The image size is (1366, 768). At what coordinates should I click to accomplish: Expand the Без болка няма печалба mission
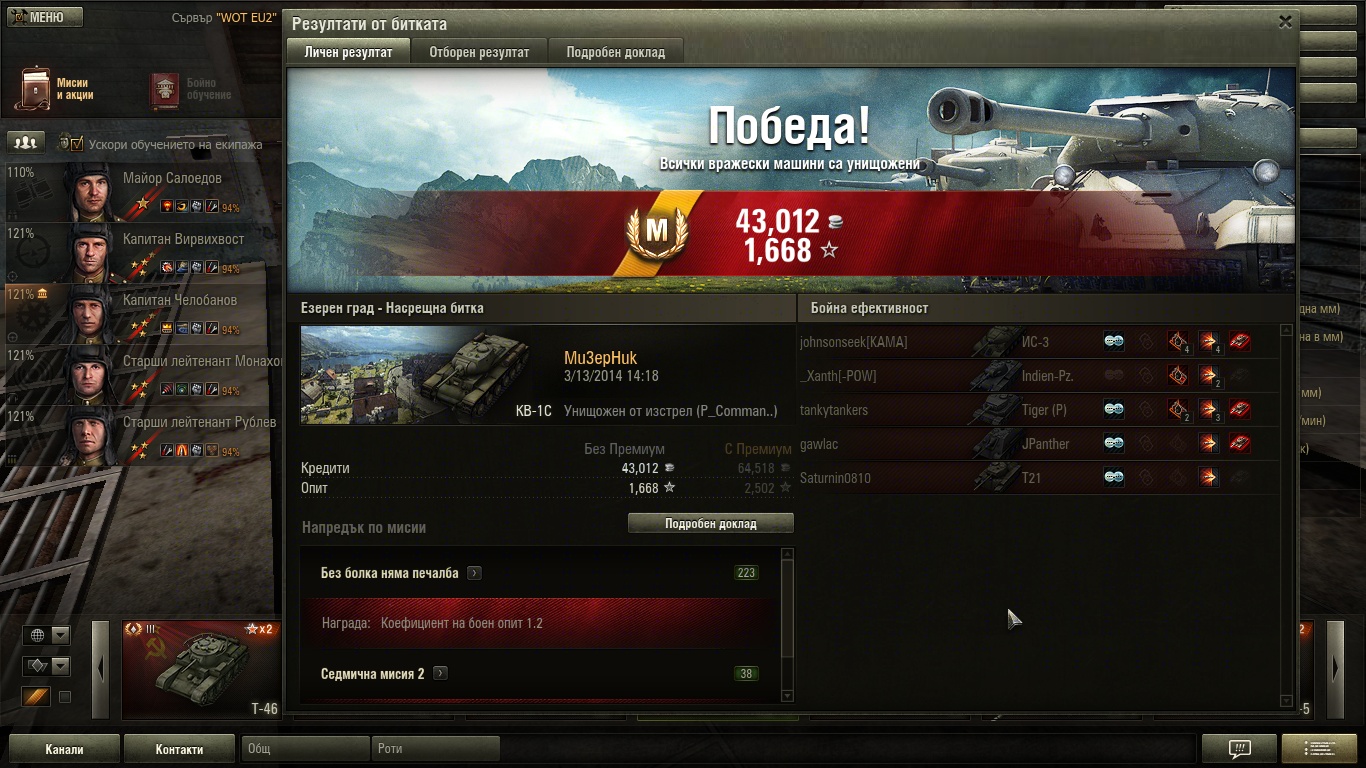474,573
